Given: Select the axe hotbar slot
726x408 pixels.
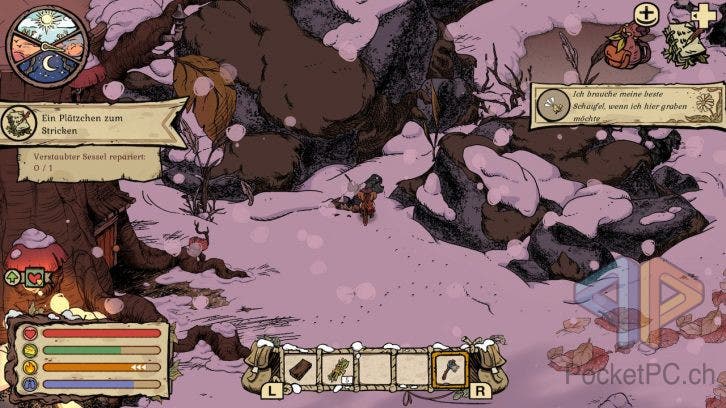Looking at the screenshot, I should point(450,369).
